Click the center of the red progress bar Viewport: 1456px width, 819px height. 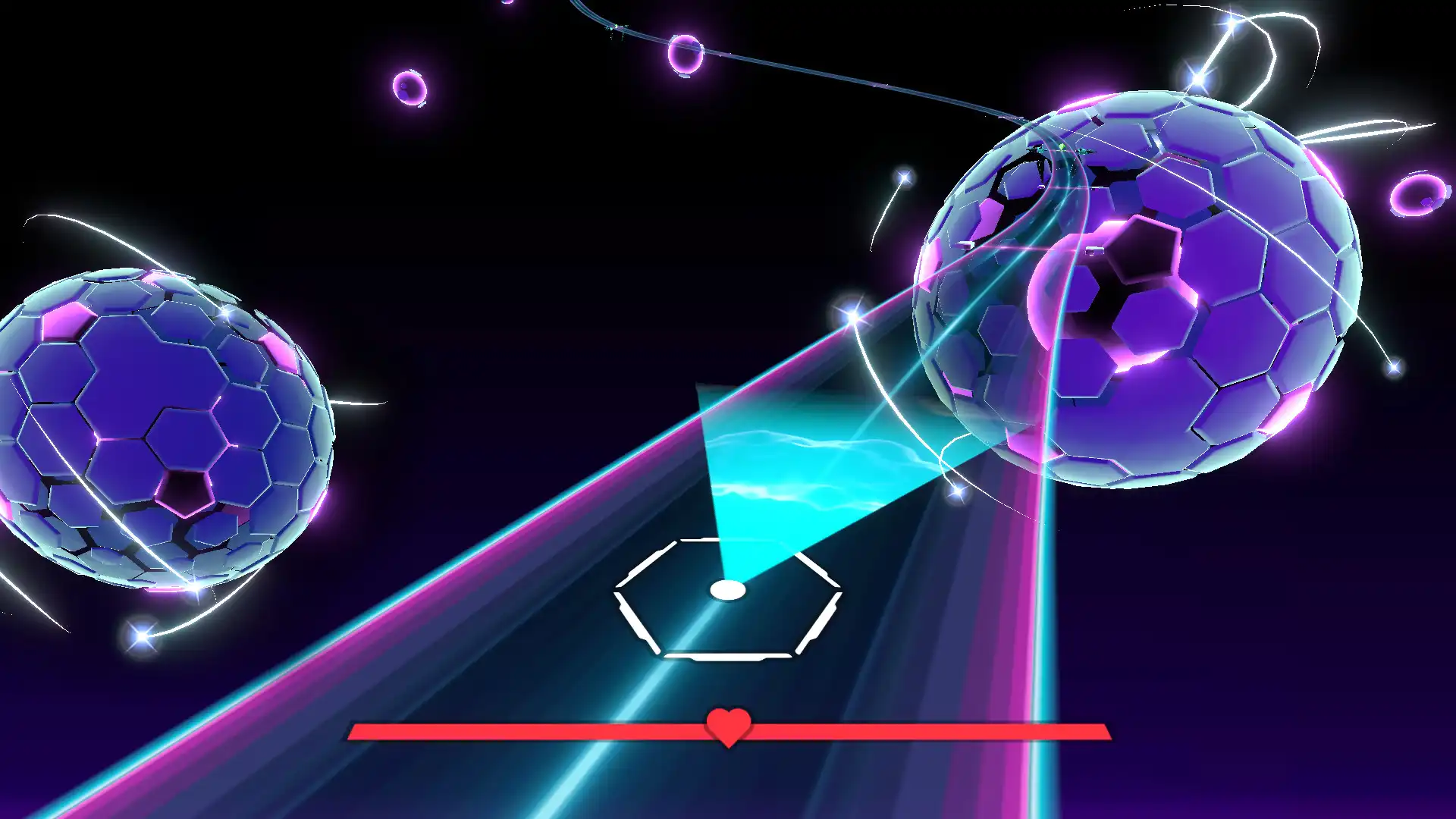coord(728,732)
